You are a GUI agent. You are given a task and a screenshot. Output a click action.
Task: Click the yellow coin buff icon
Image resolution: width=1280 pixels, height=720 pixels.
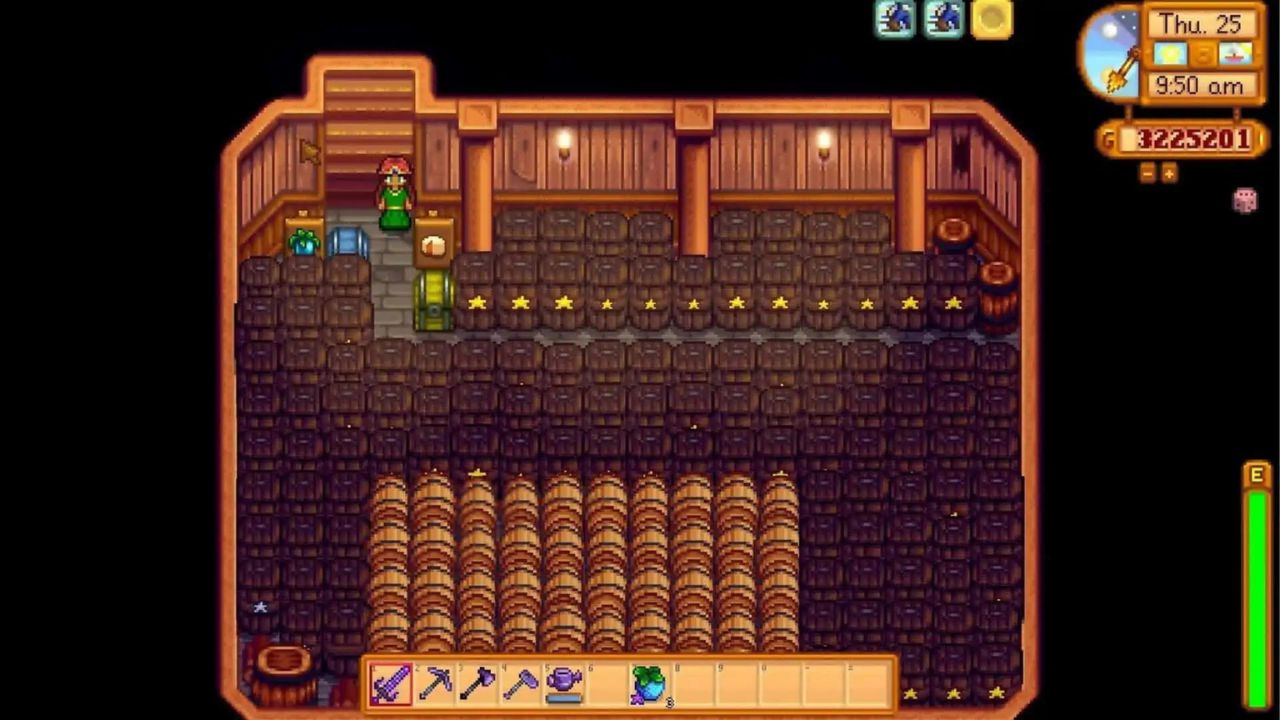pos(989,20)
